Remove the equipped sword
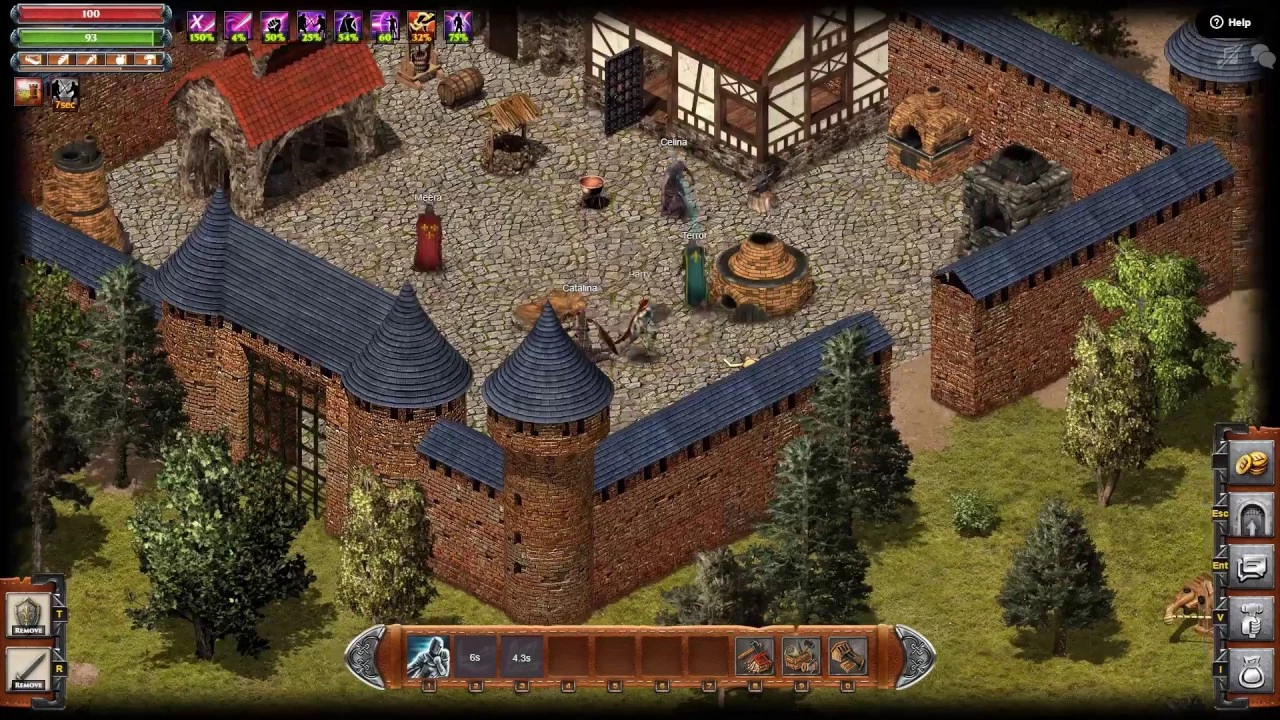Screen dimensions: 1280x720 tap(28, 669)
